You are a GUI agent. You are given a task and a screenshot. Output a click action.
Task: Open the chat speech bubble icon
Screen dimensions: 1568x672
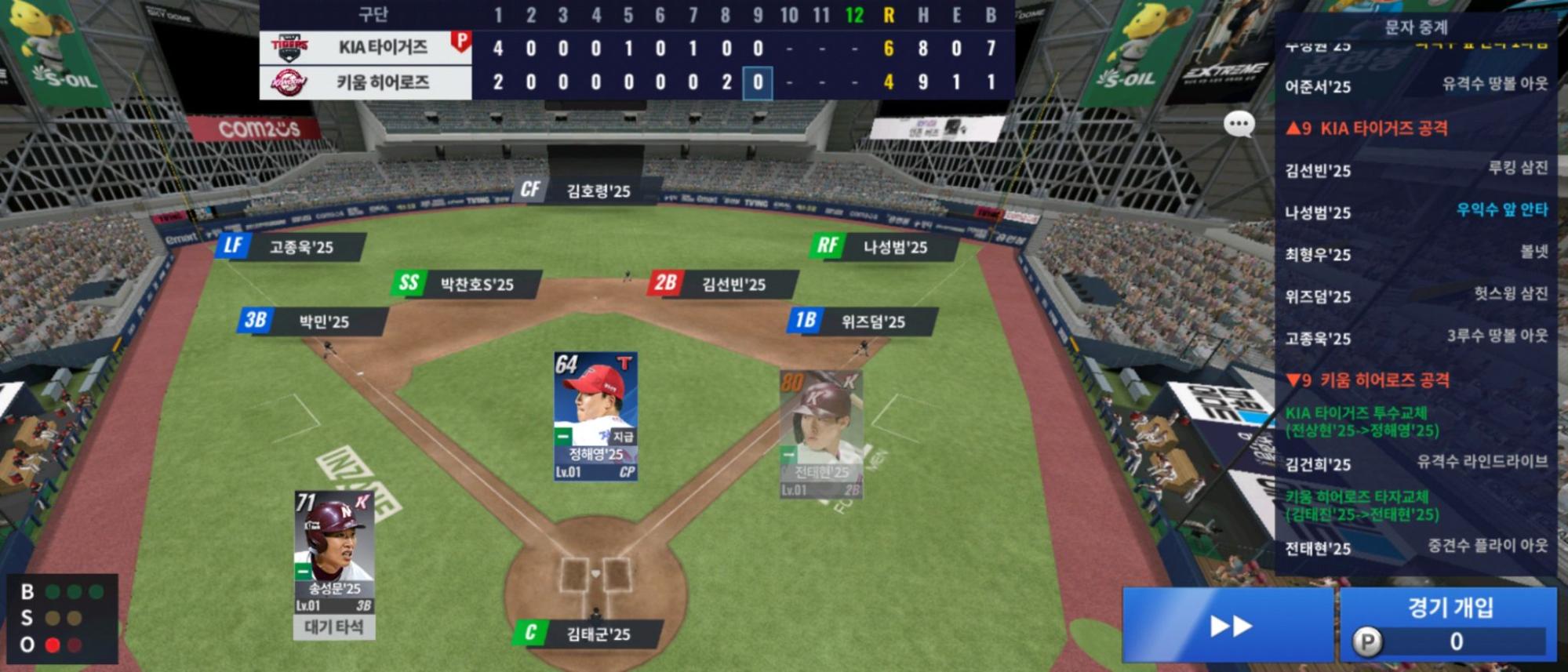(1239, 124)
